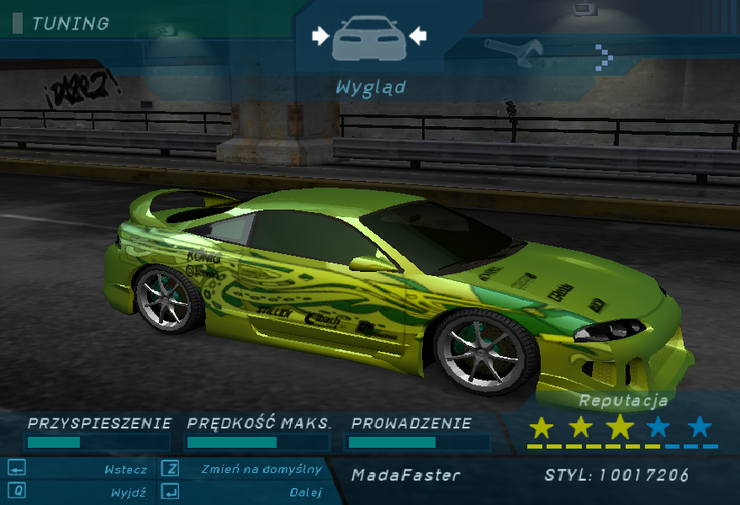The image size is (740, 505).
Task: Choose the Wyjdź exit option
Action: 129,492
